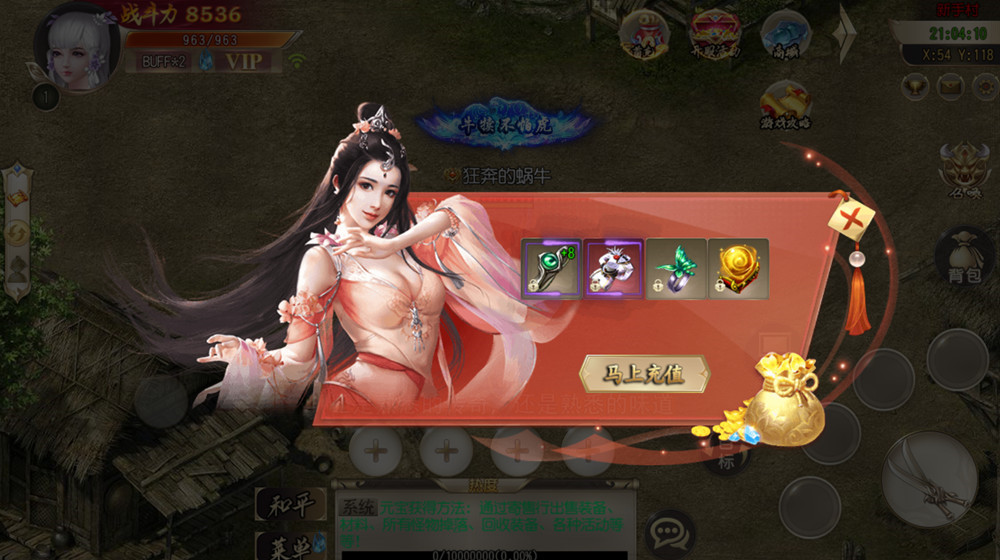Show the BUFF*2 details
Screen dimensions: 1000x560
[164, 61]
